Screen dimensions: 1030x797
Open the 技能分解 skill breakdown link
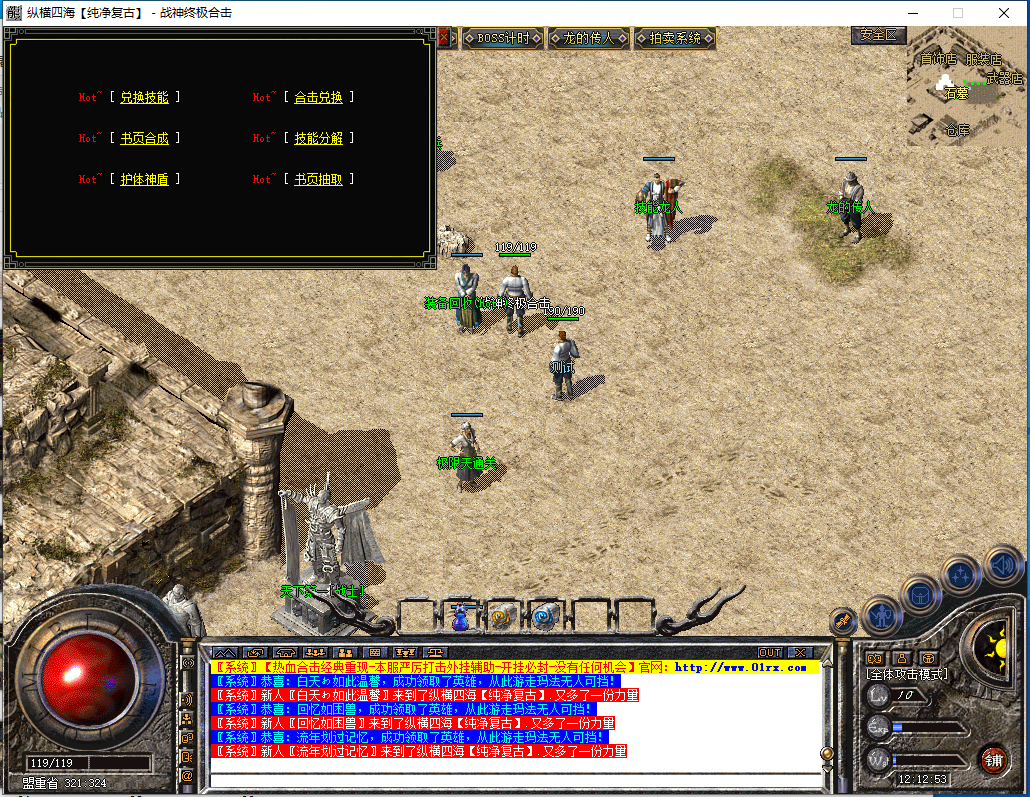(319, 138)
